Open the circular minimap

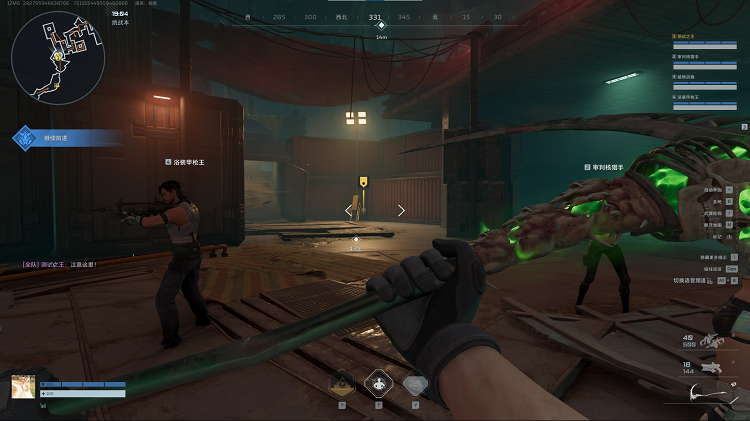point(58,58)
